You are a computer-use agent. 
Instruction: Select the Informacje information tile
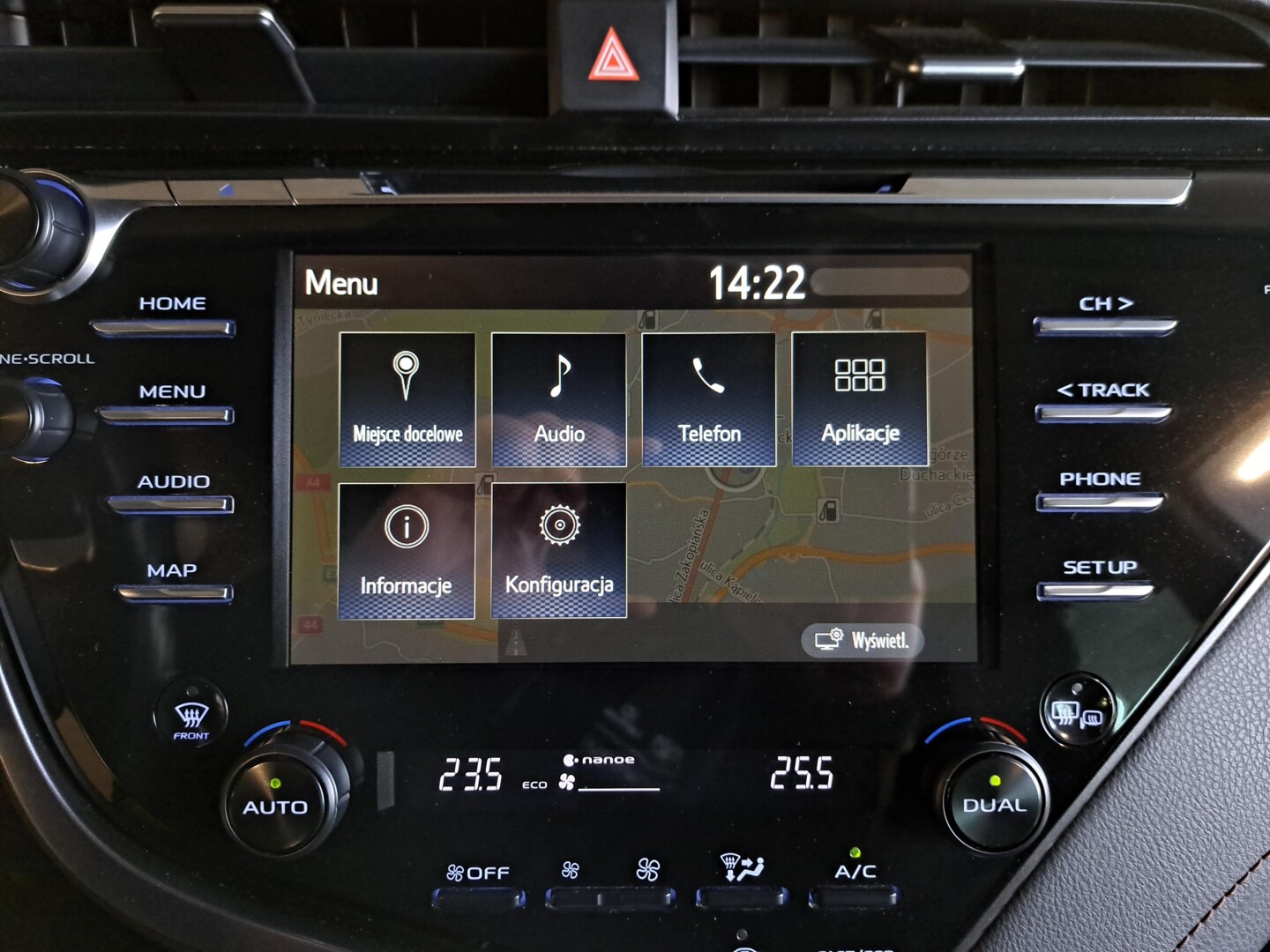pos(406,551)
